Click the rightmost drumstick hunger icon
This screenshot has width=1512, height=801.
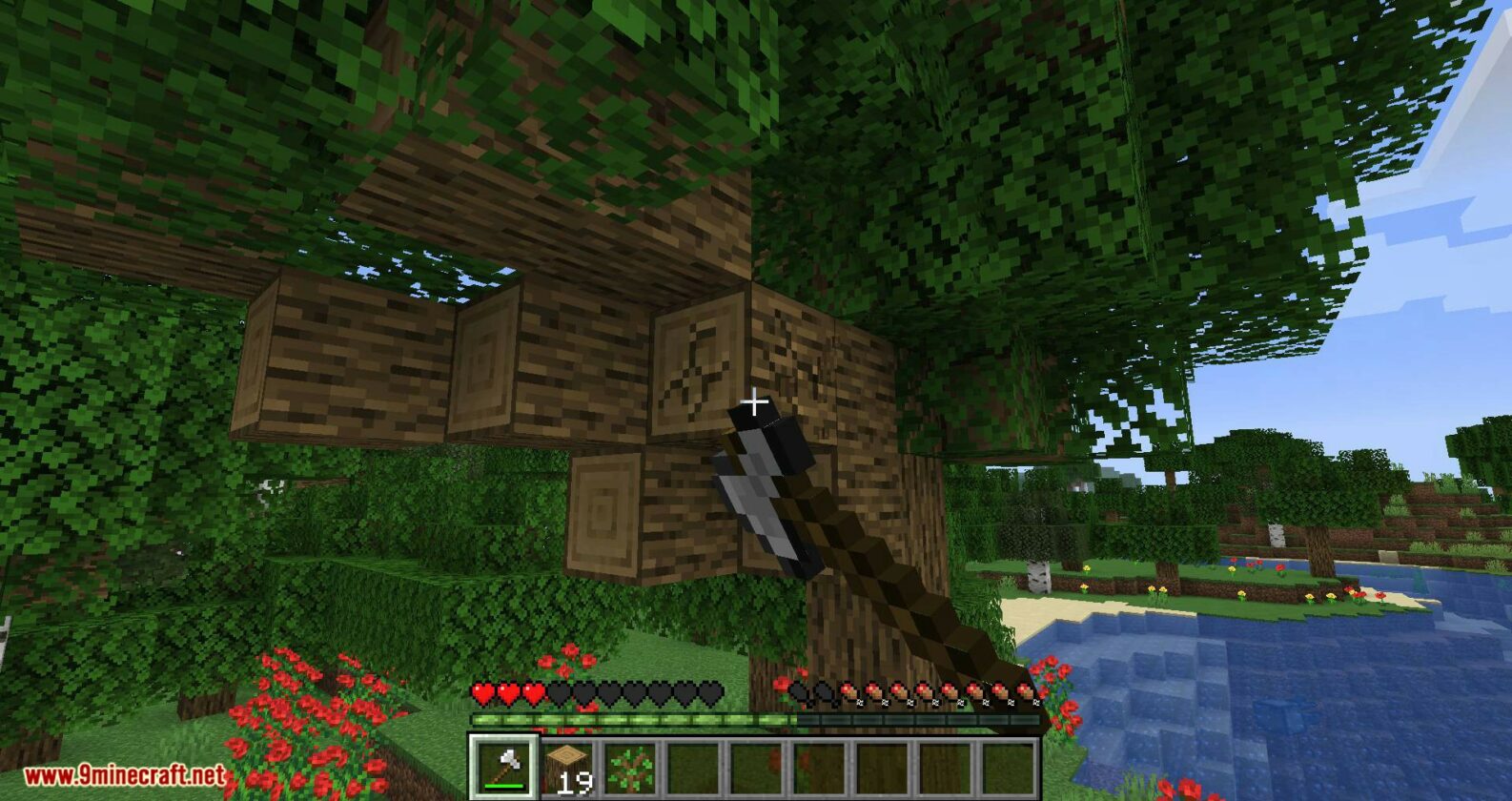point(1030,693)
